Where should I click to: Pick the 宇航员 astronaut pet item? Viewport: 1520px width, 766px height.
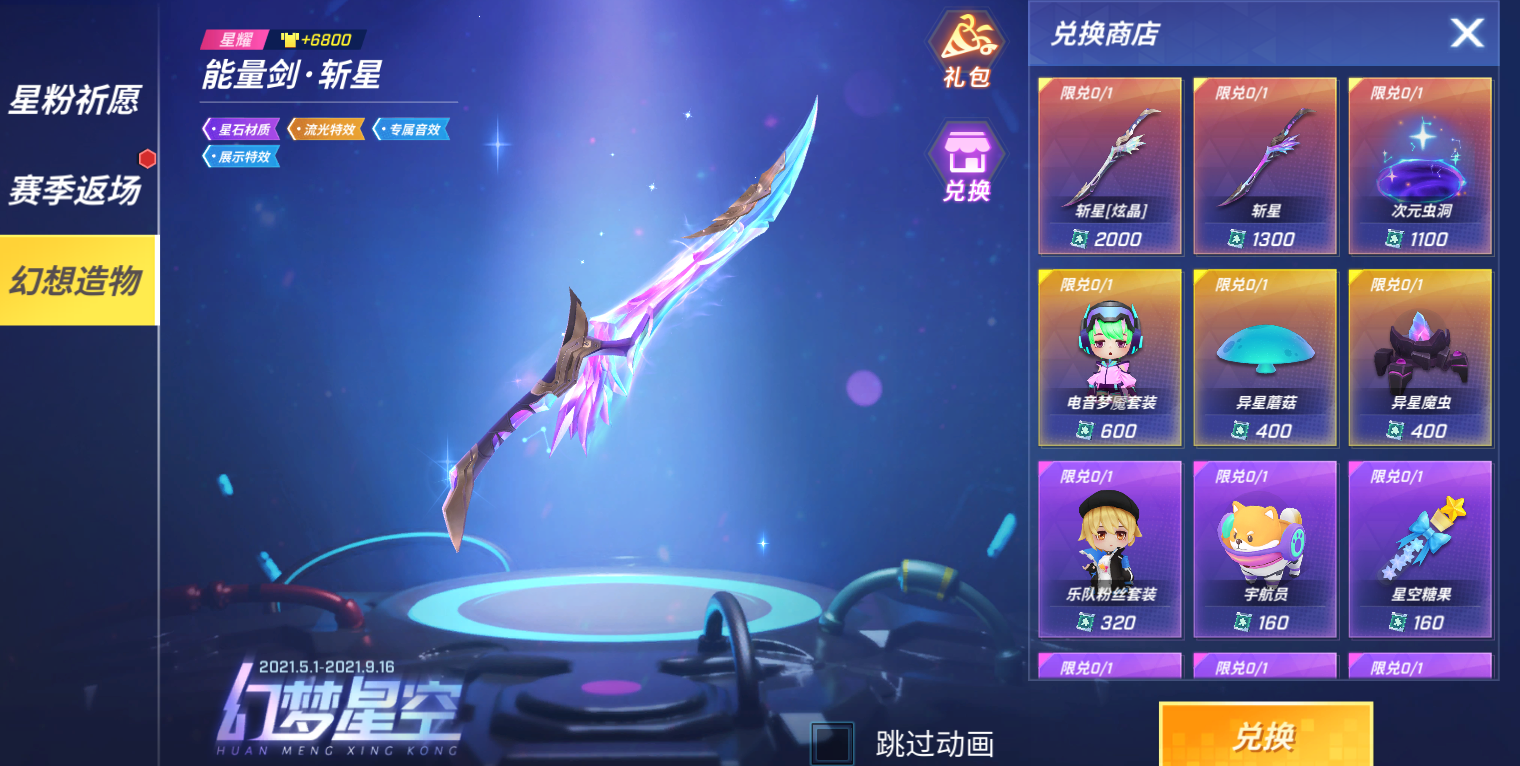click(1265, 547)
